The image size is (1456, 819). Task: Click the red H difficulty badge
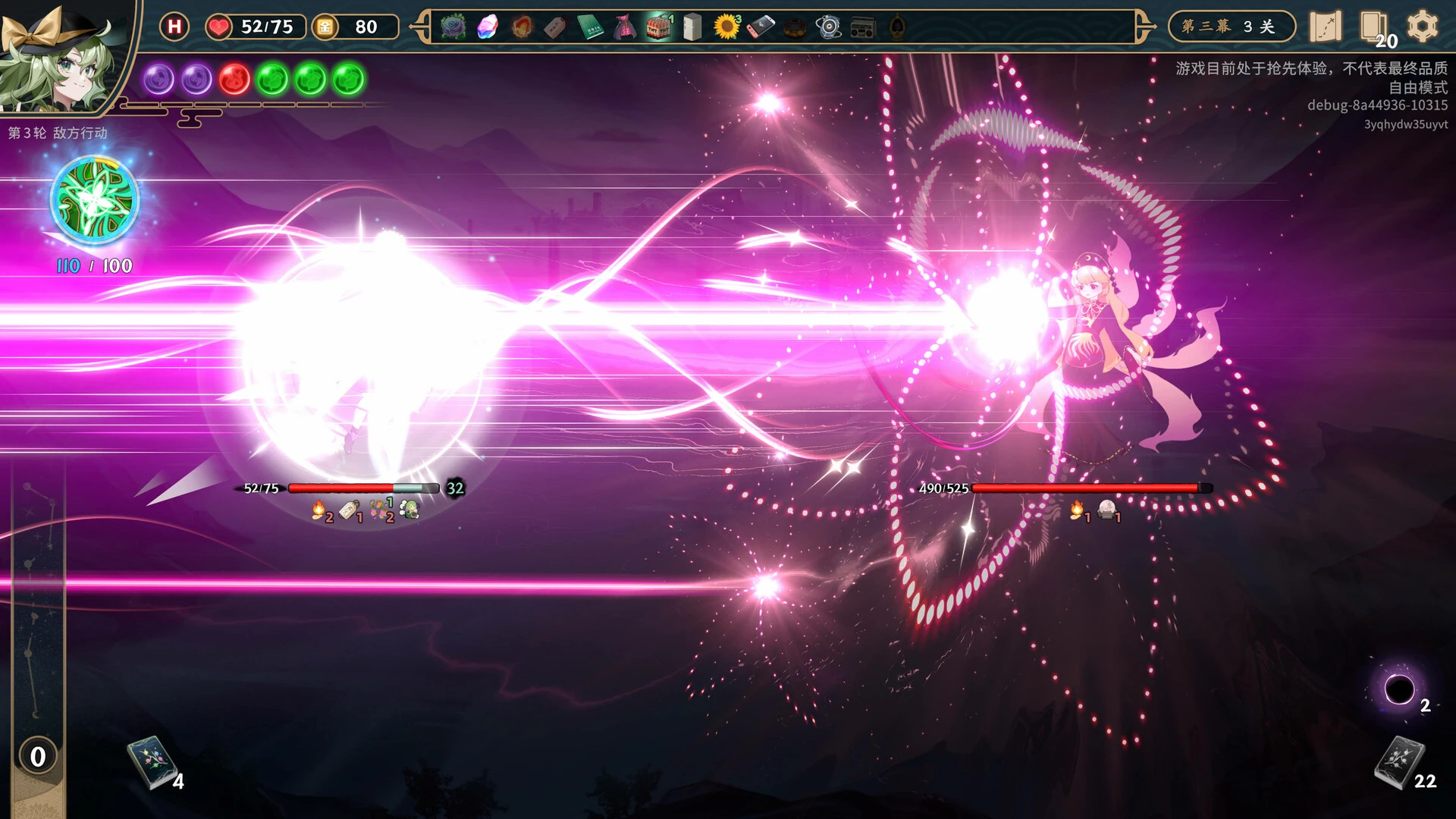[174, 27]
